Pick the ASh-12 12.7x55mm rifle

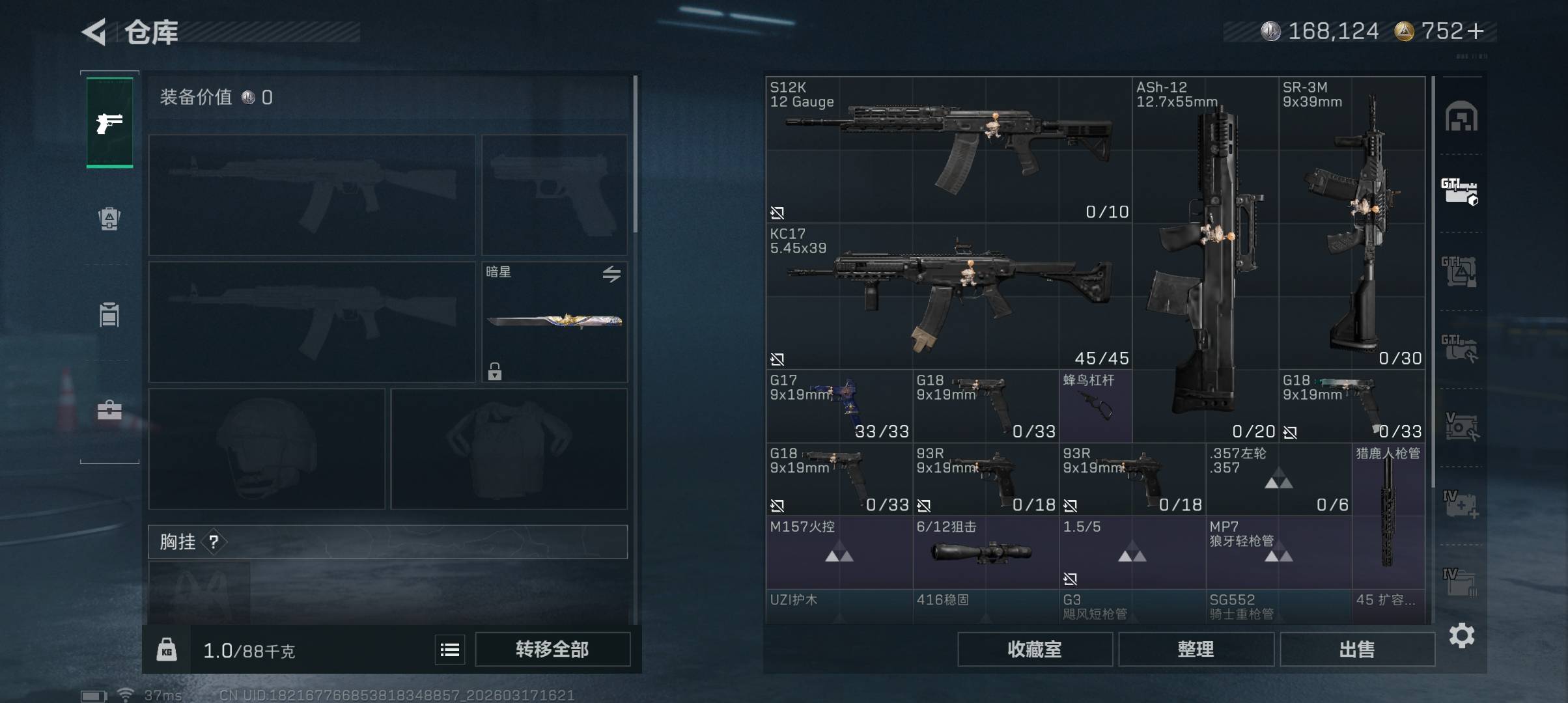[1205, 260]
